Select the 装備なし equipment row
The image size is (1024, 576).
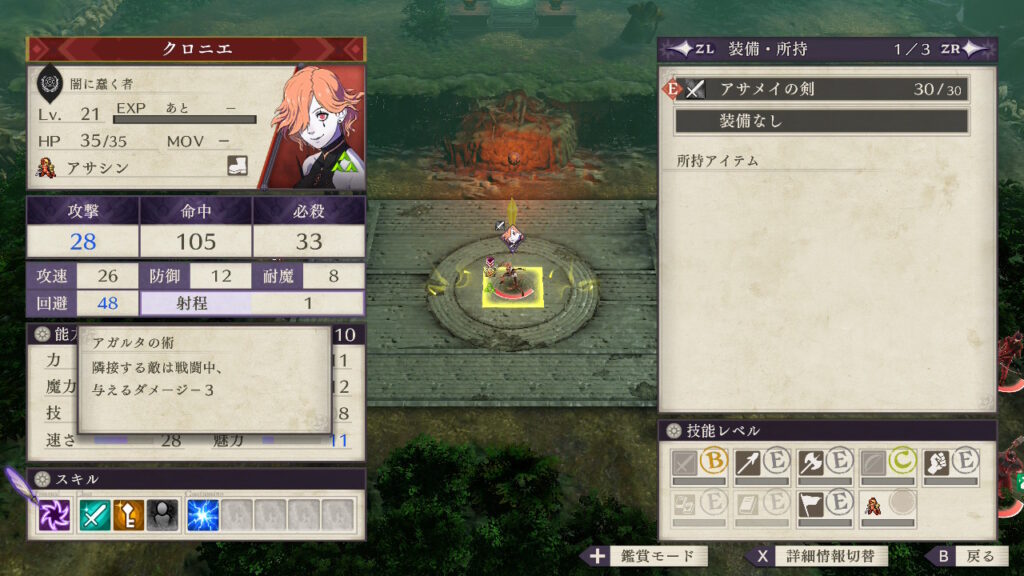point(821,121)
